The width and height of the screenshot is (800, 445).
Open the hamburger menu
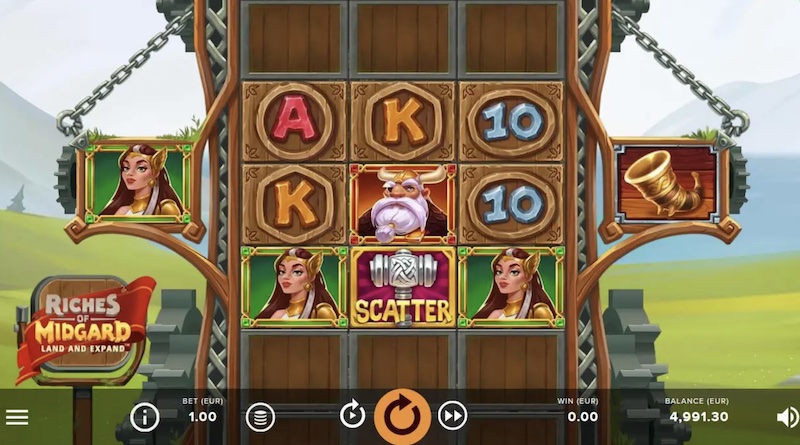tap(17, 417)
